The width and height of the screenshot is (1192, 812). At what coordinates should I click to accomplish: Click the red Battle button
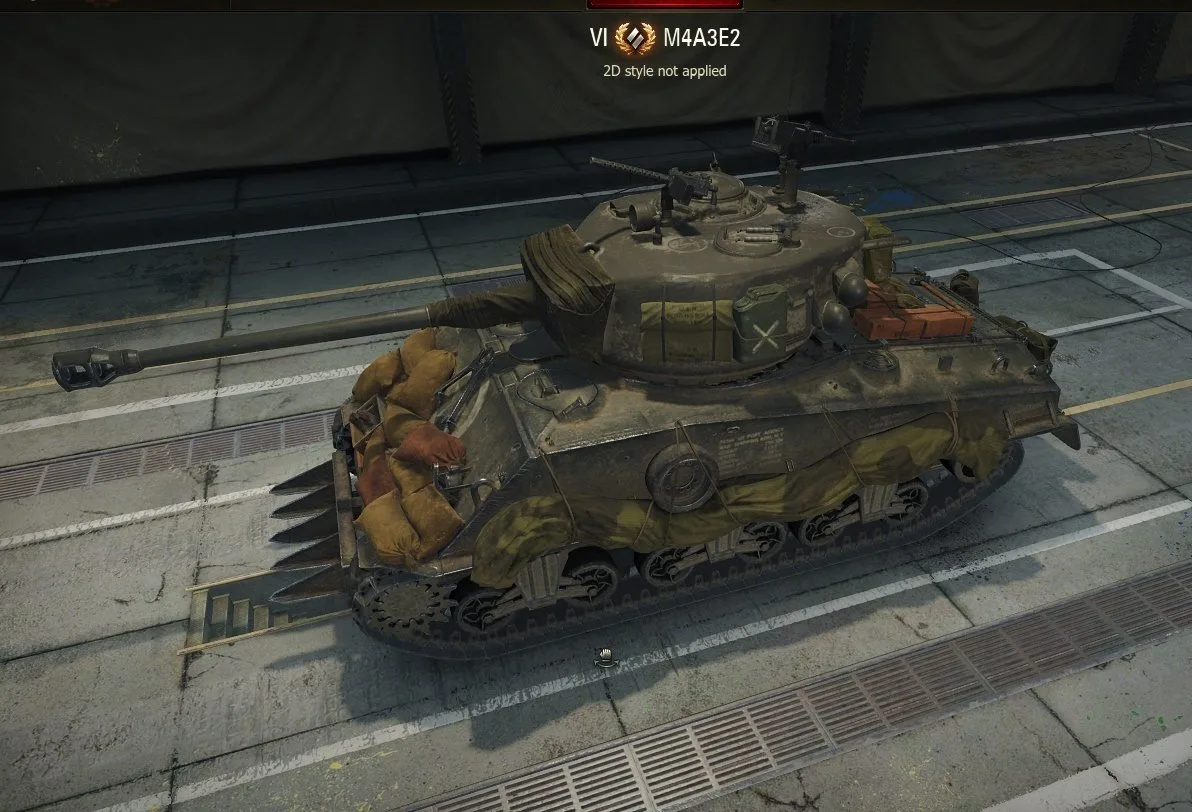(x=680, y=4)
